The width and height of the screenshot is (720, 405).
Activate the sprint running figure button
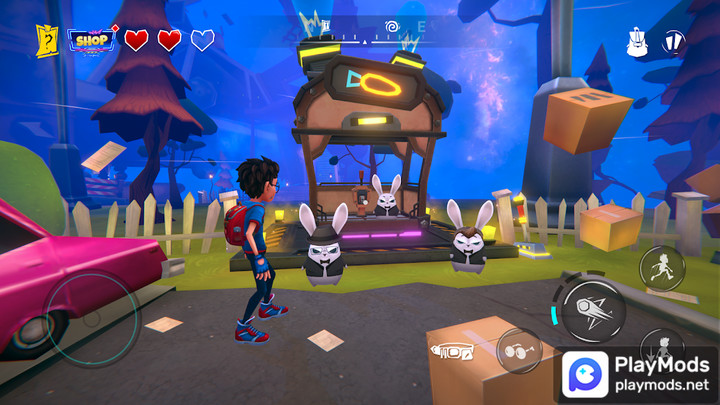coord(662,267)
